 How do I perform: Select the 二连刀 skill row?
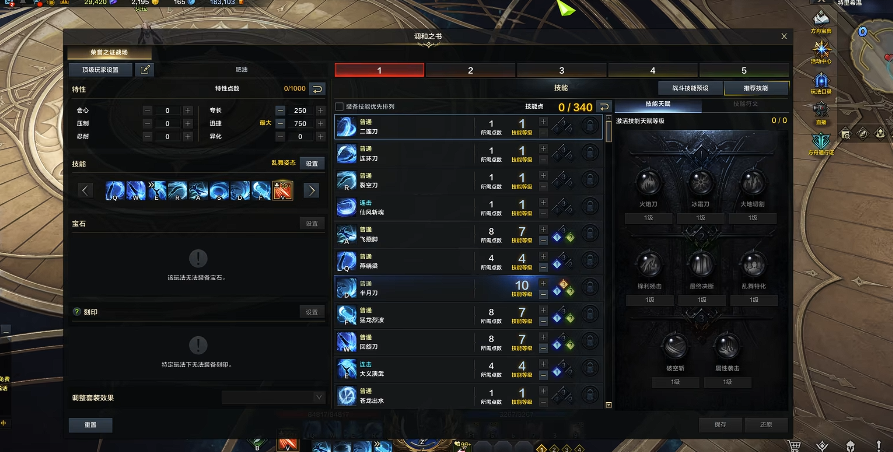440,127
